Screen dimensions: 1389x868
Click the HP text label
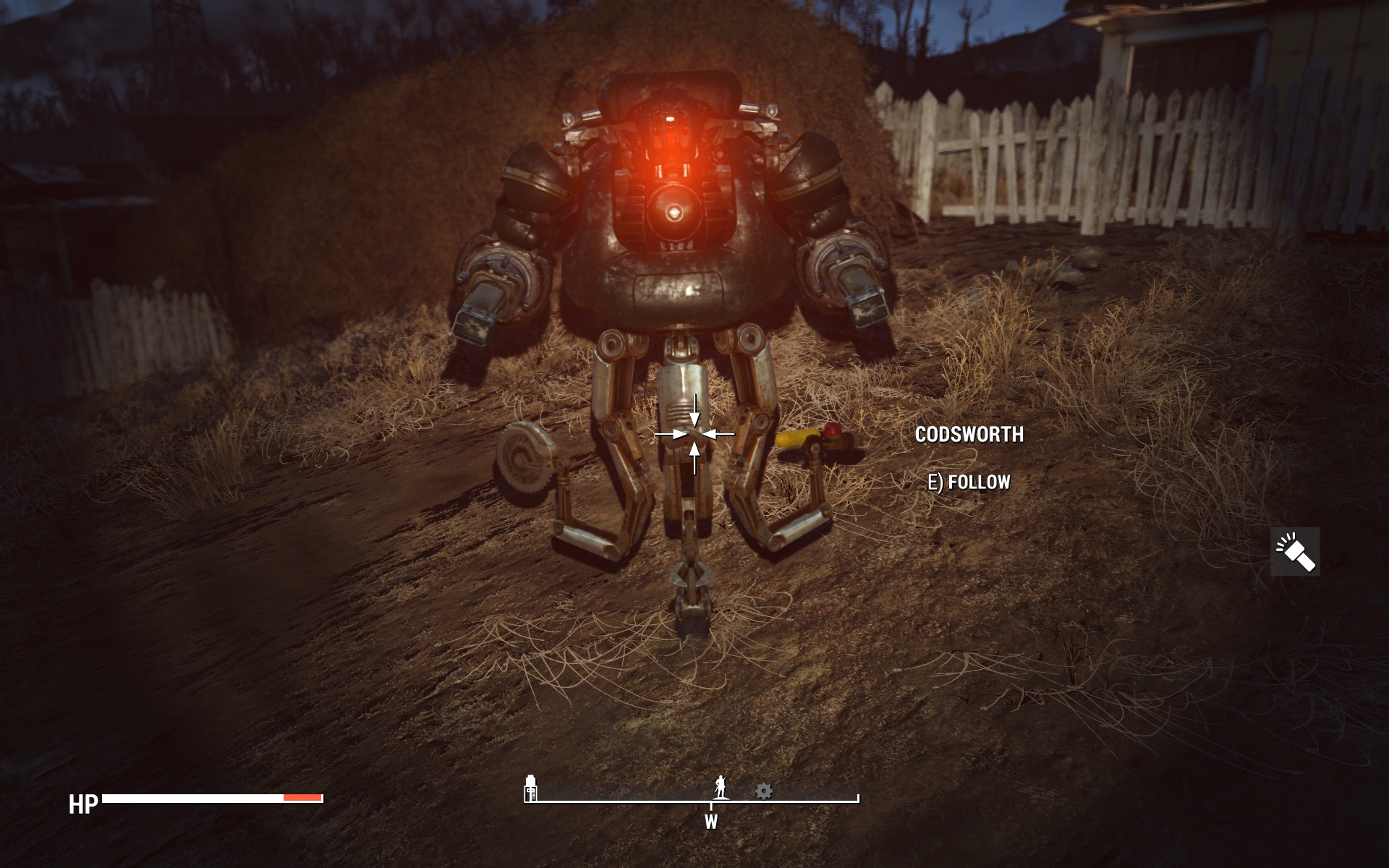(x=83, y=803)
